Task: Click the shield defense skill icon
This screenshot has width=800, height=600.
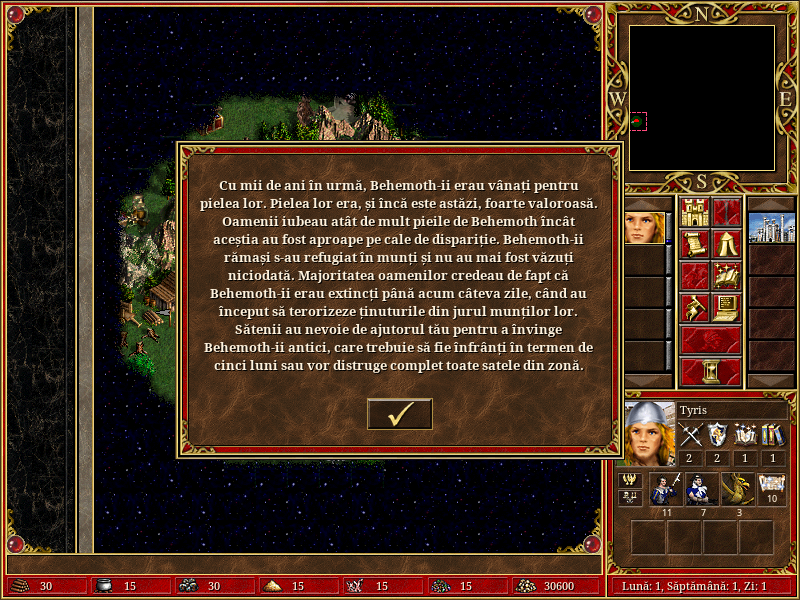Action: coord(718,435)
